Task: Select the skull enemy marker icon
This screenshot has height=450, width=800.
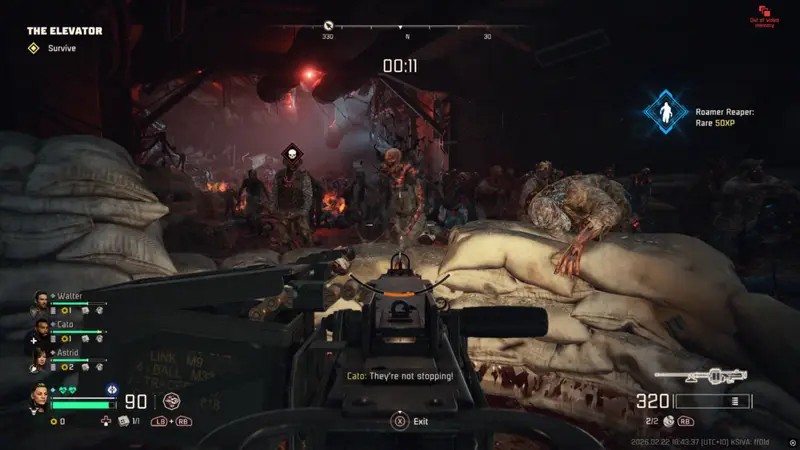Action: click(x=291, y=153)
